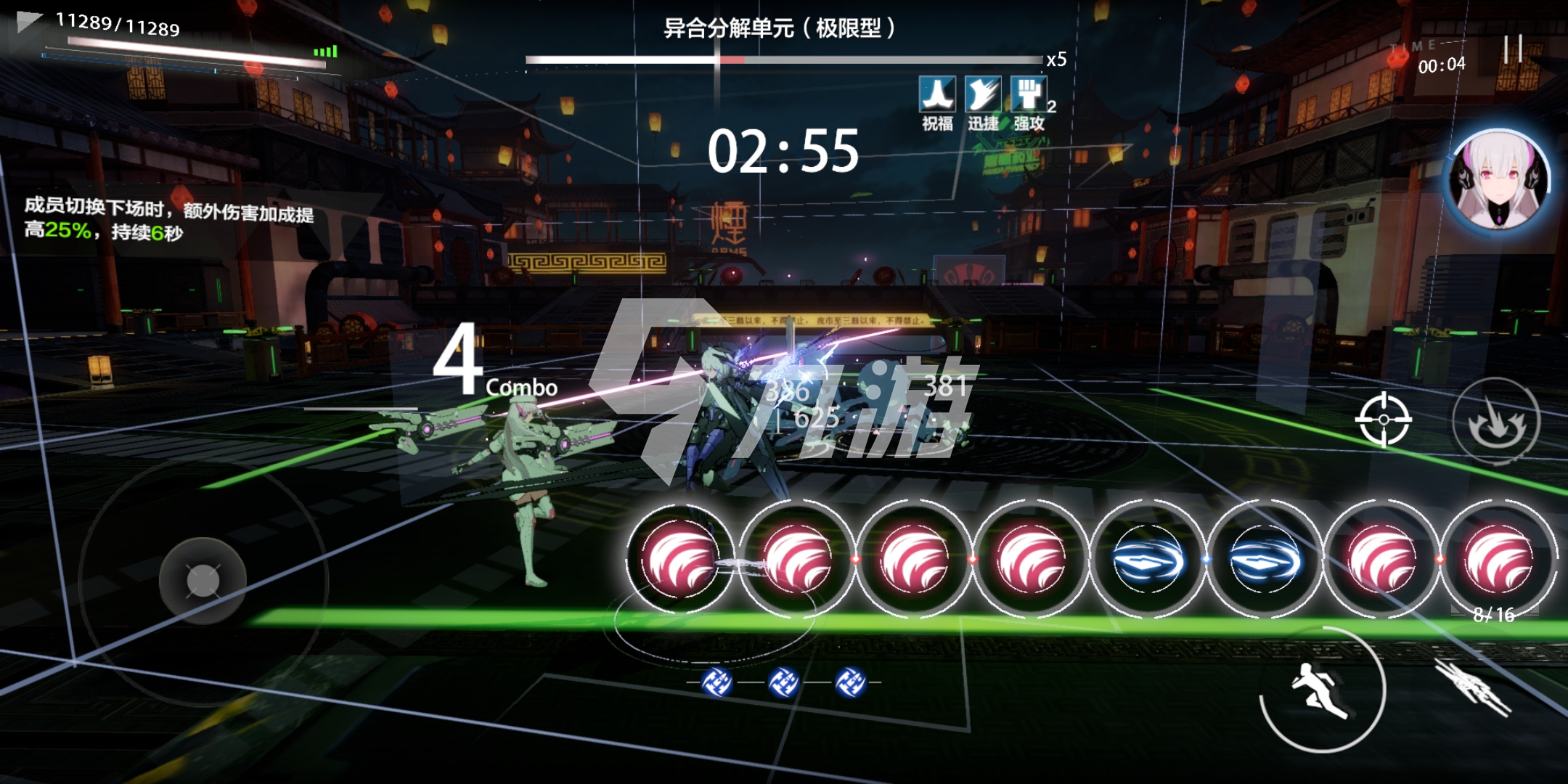Screen dimensions: 1568x784
Task: Activate the flame signature move button
Action: (1496, 421)
